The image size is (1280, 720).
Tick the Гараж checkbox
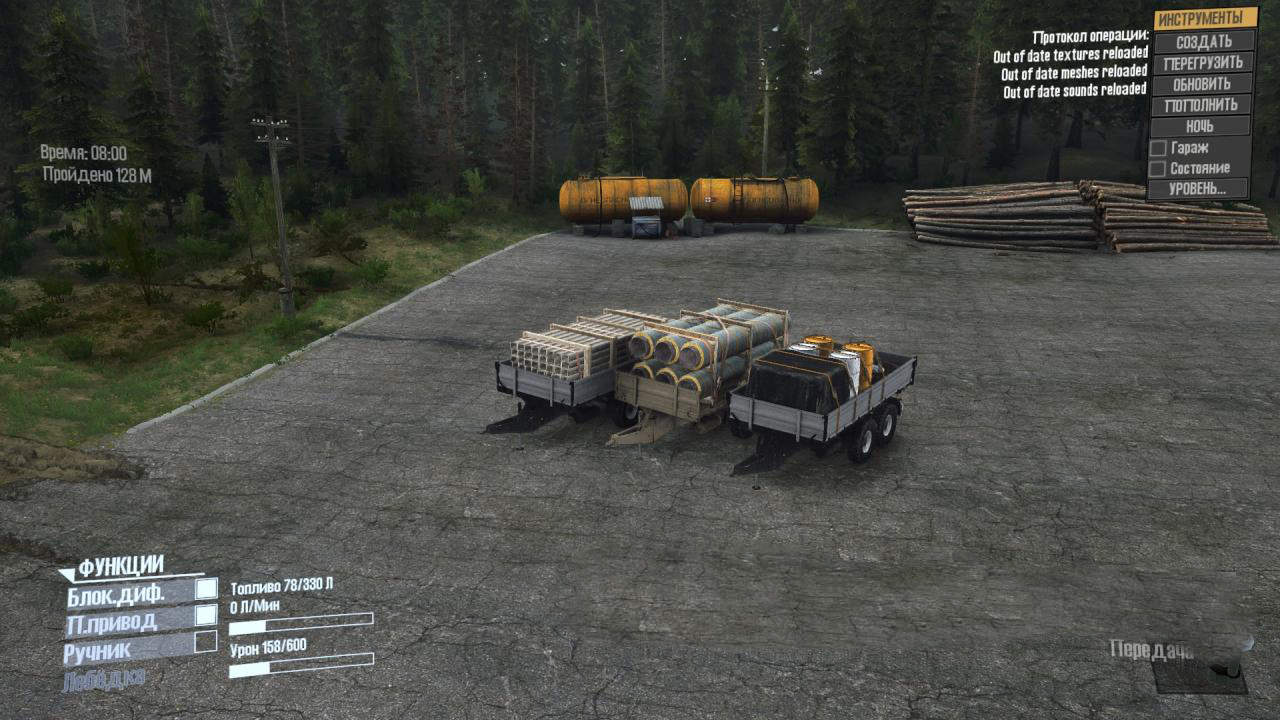click(x=1158, y=147)
